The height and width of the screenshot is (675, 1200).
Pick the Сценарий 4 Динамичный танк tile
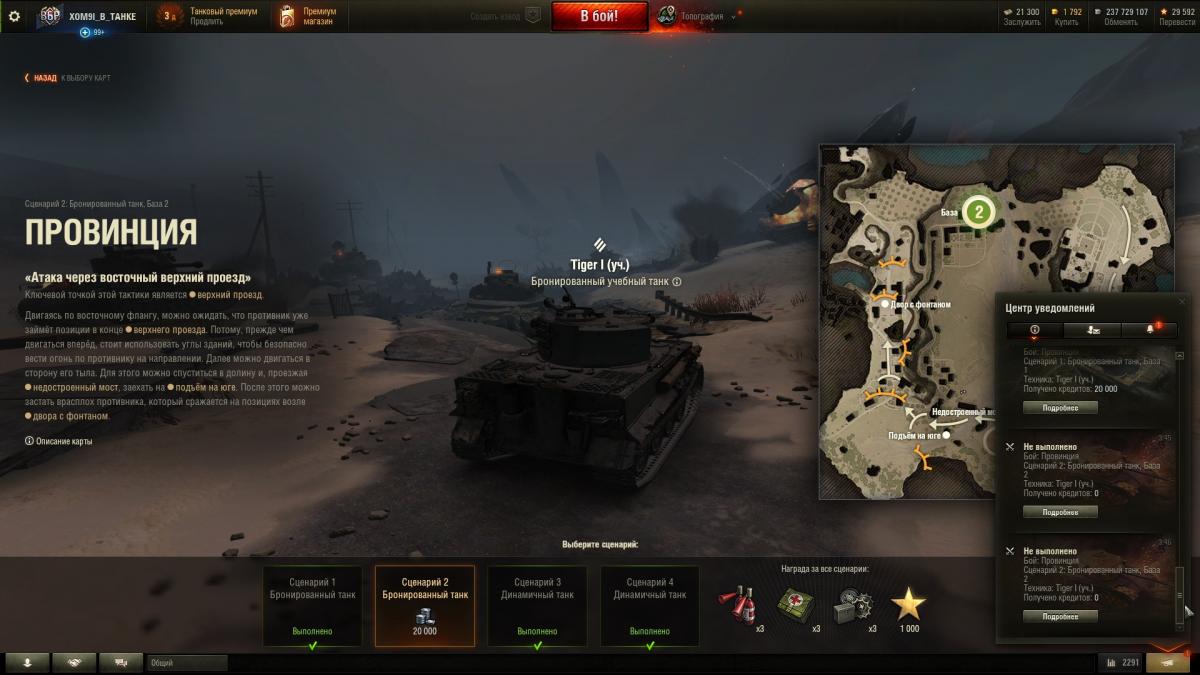pos(650,606)
